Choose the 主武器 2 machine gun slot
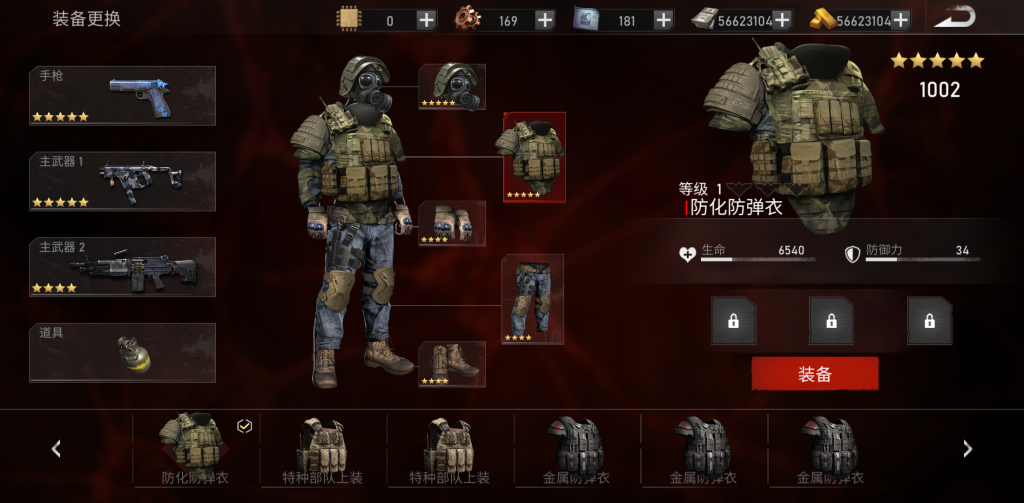The image size is (1024, 503). point(122,267)
